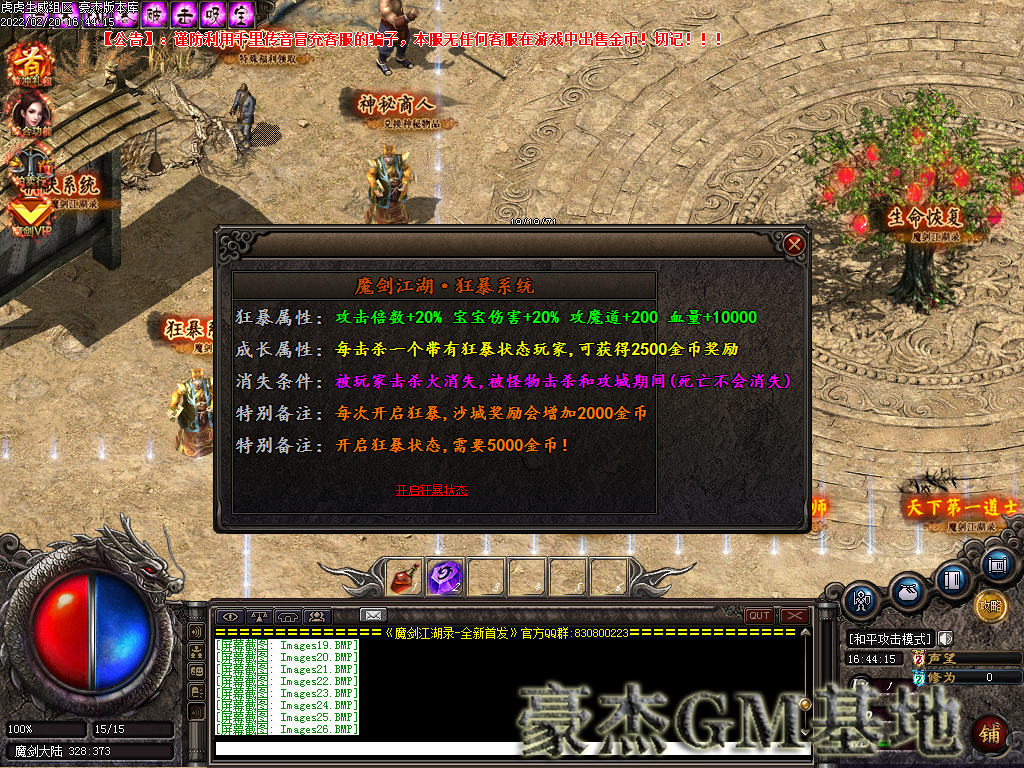1024x768 pixels.
Task: Click the chat text input field
Action: point(510,748)
